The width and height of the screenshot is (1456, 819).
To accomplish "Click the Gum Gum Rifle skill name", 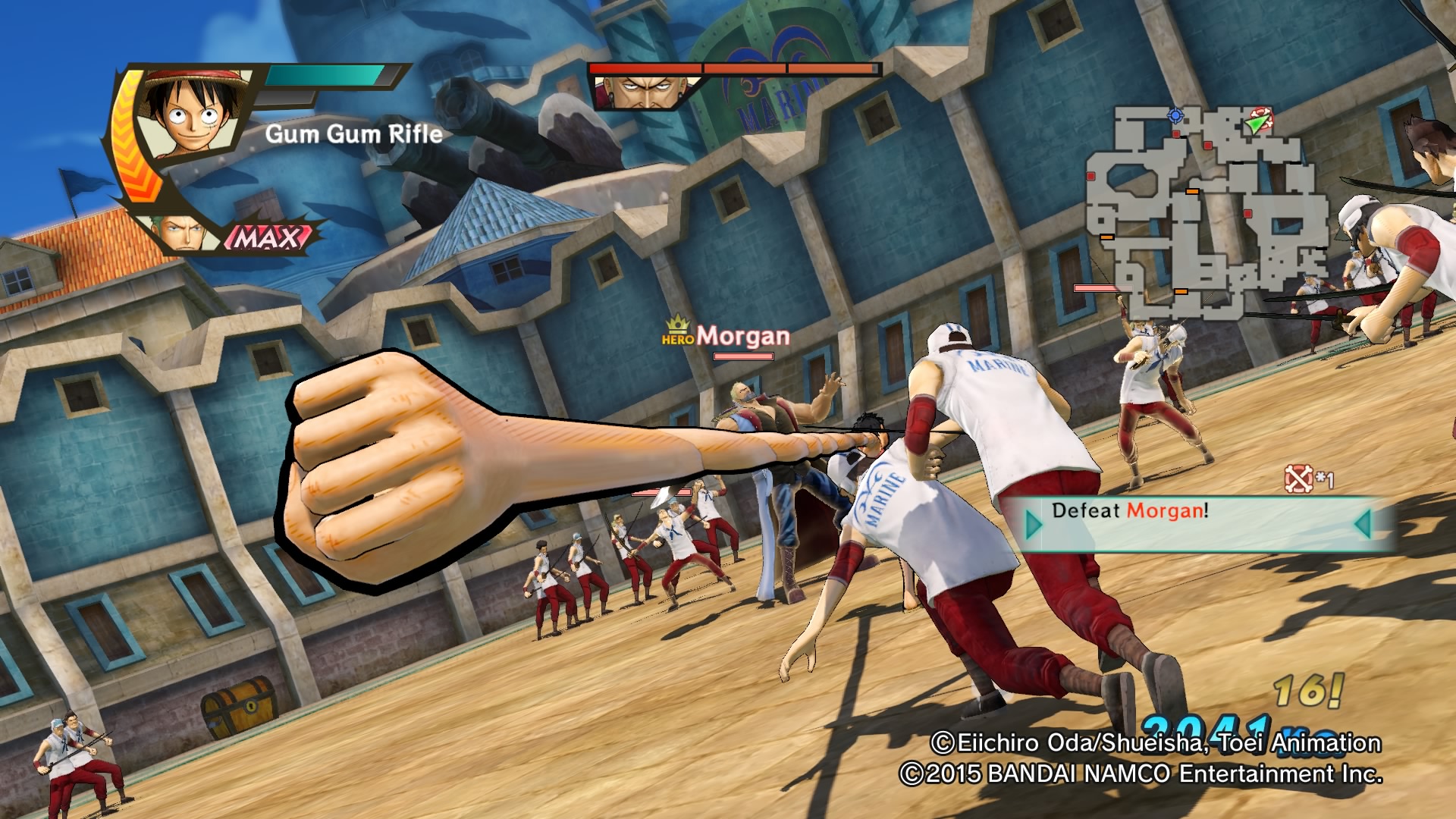I will (353, 133).
